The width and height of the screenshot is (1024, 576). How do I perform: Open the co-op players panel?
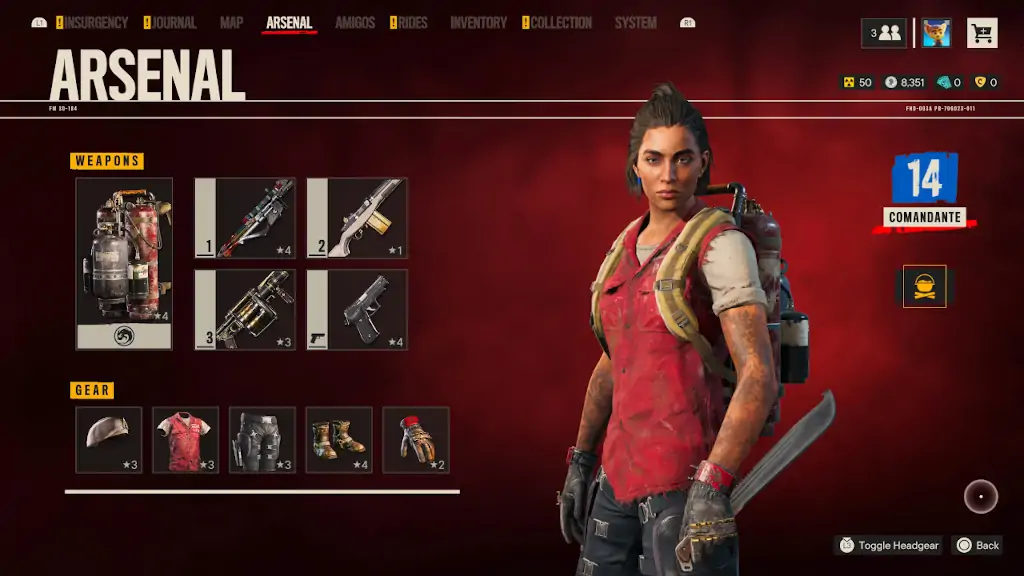point(884,33)
